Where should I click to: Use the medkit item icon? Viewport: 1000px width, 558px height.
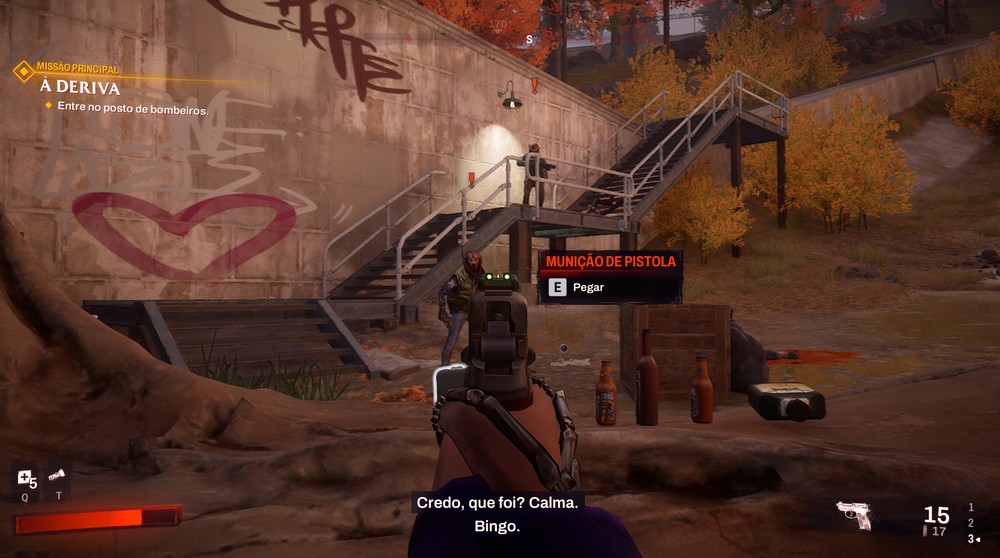(x=25, y=478)
